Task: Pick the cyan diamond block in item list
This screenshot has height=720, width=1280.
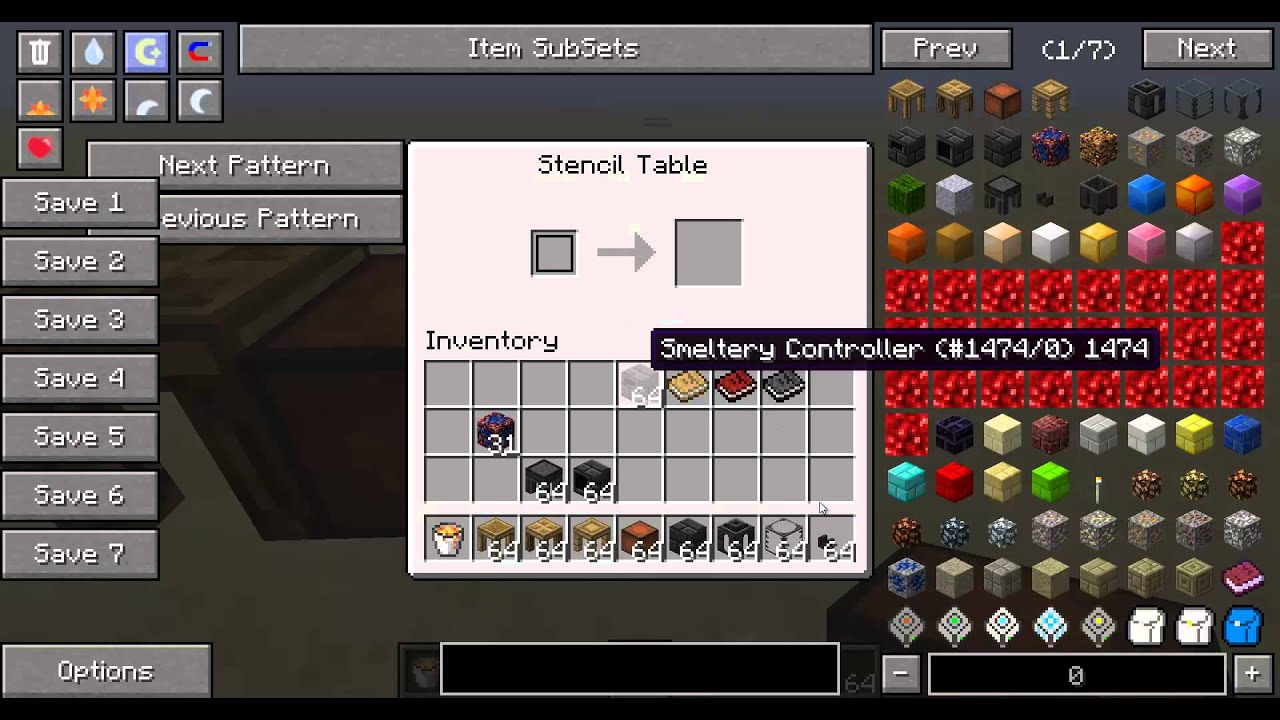Action: point(906,483)
